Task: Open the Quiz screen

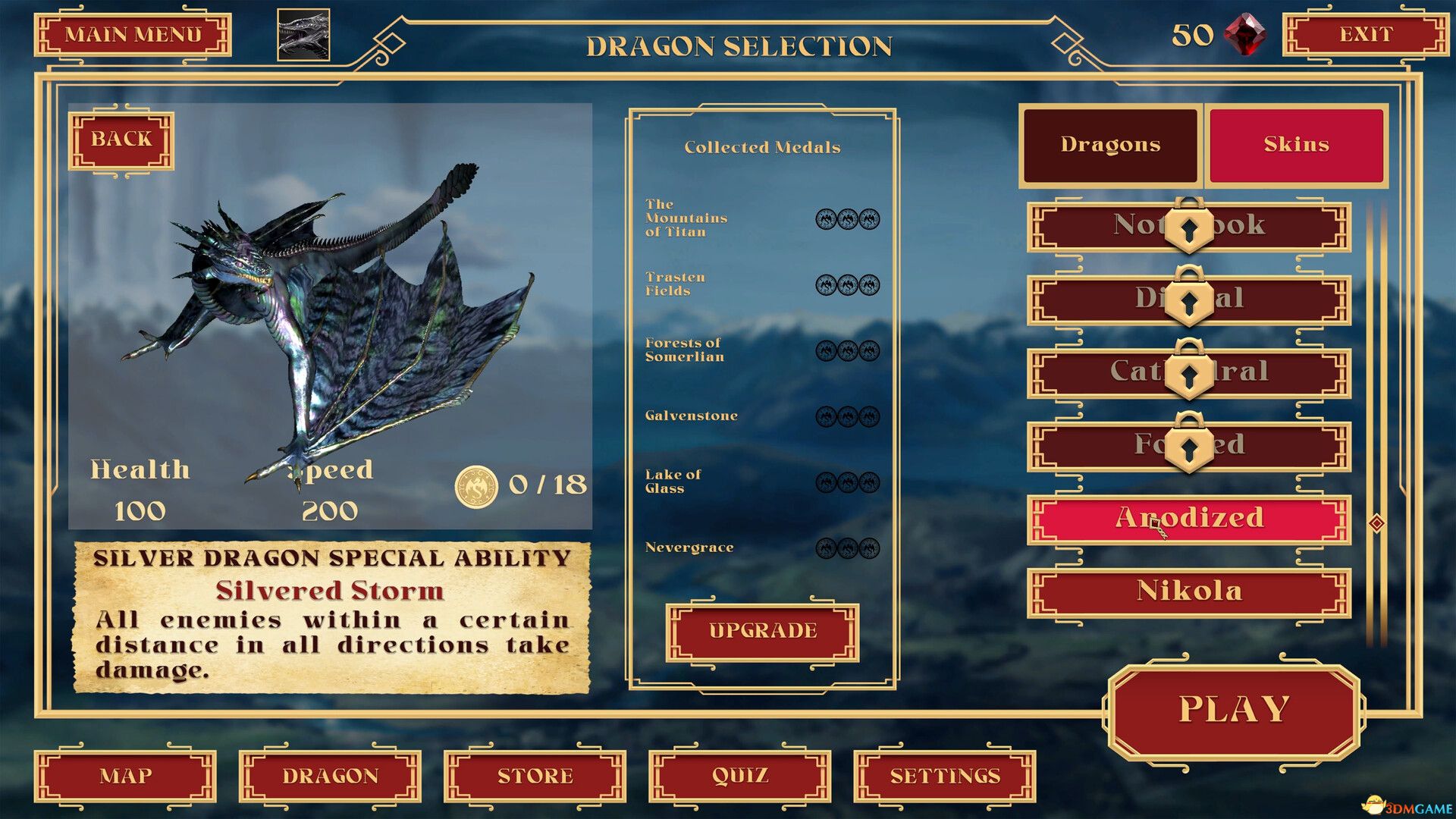Action: point(741,776)
